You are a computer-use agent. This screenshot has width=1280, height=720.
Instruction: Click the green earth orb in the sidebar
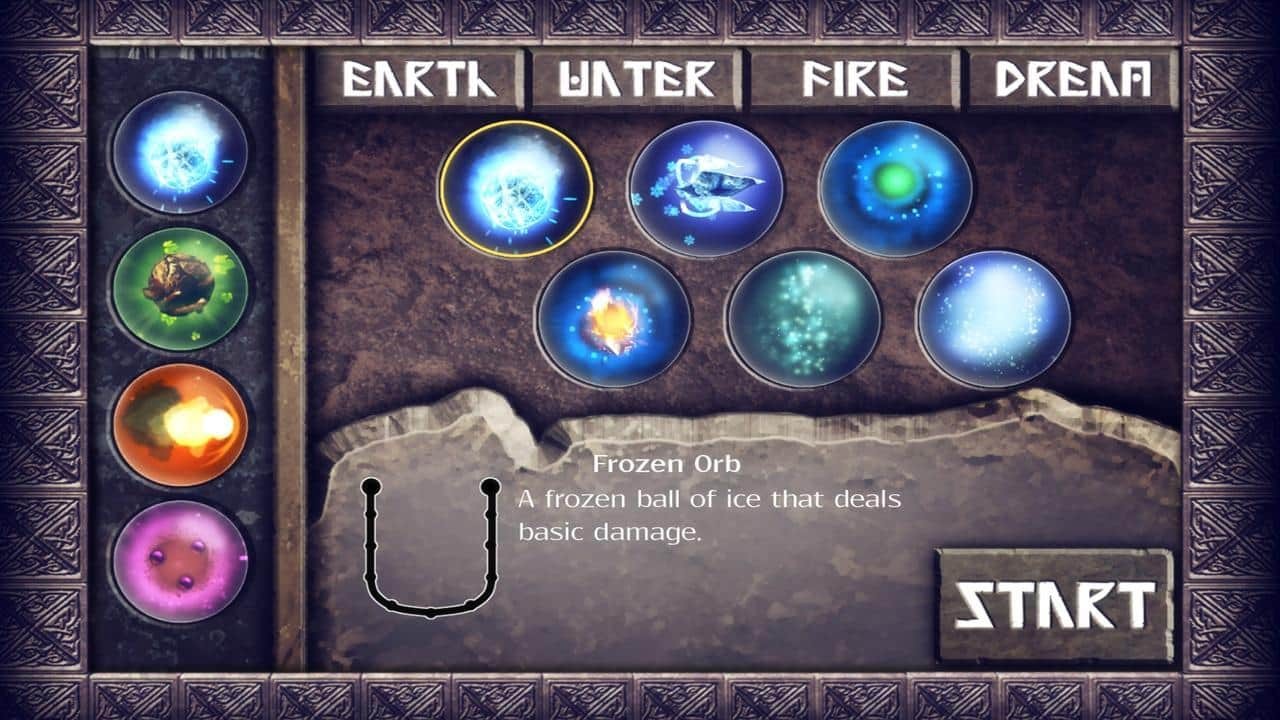tap(178, 285)
